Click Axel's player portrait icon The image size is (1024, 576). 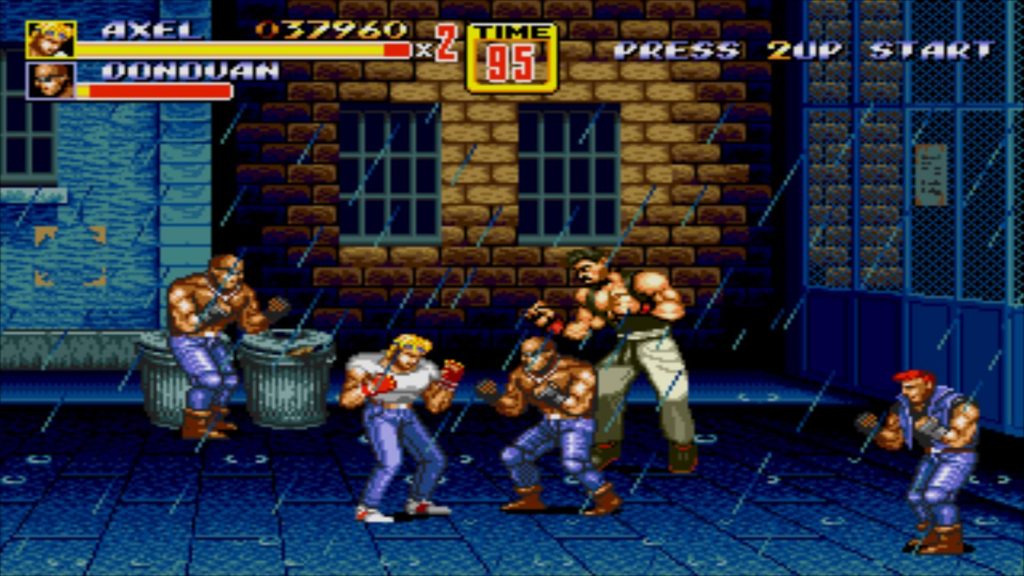coord(50,39)
